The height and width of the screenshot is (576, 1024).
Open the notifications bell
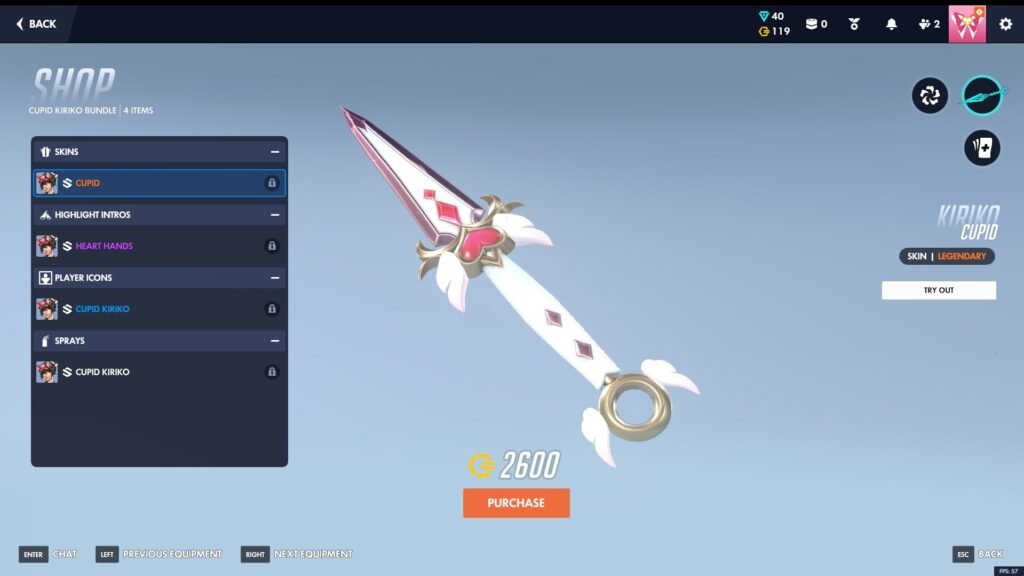pos(891,24)
